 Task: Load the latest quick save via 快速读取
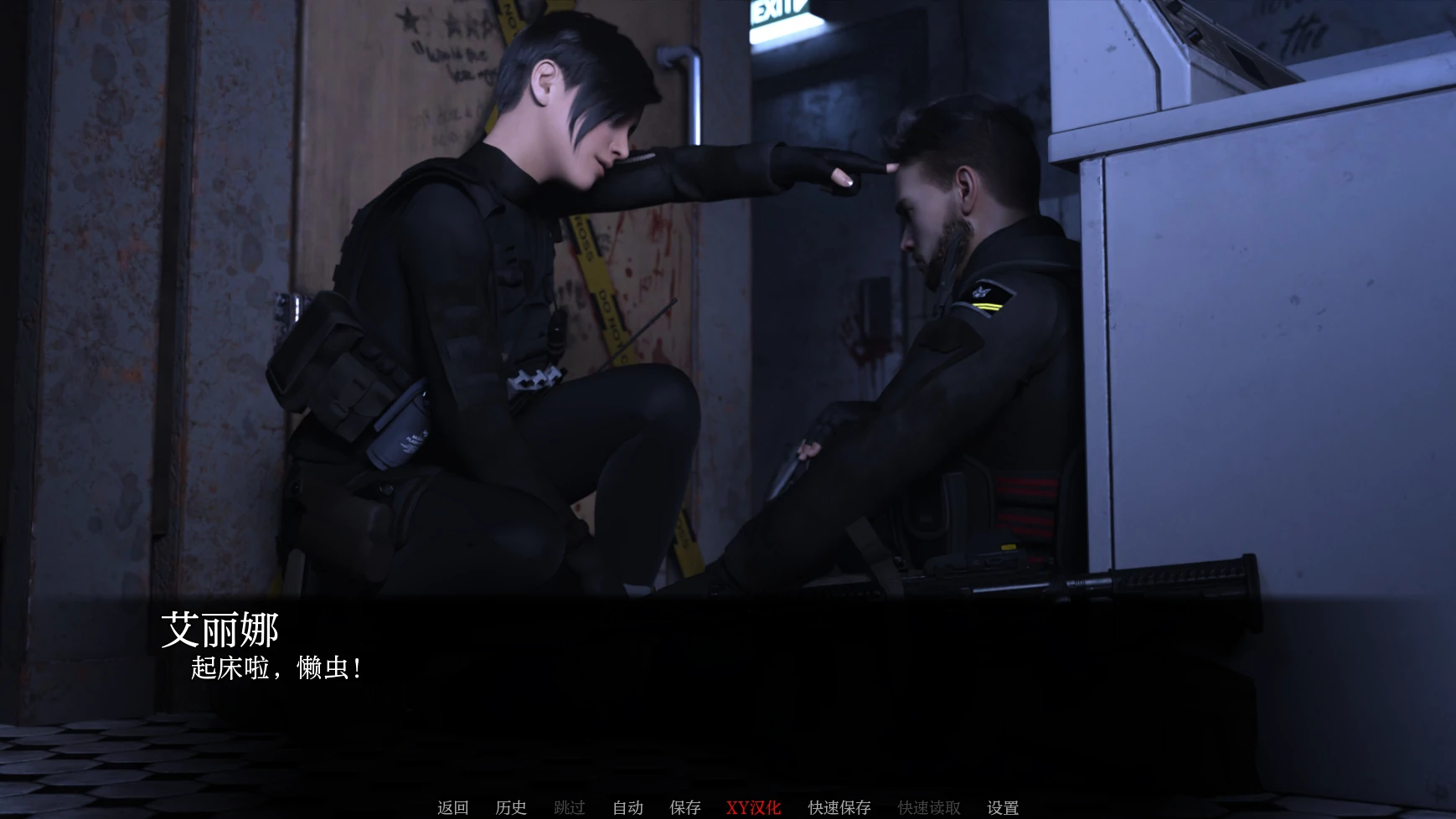pyautogui.click(x=928, y=807)
